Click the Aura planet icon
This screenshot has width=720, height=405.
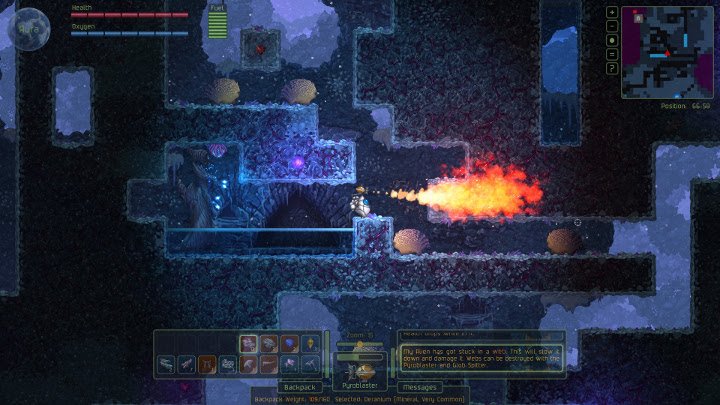click(x=29, y=29)
